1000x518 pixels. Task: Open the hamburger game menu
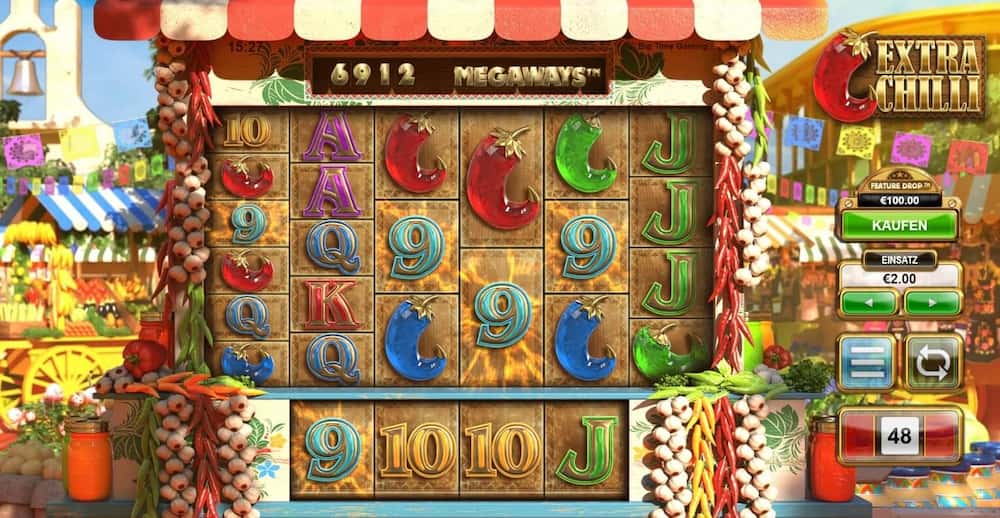tap(865, 361)
